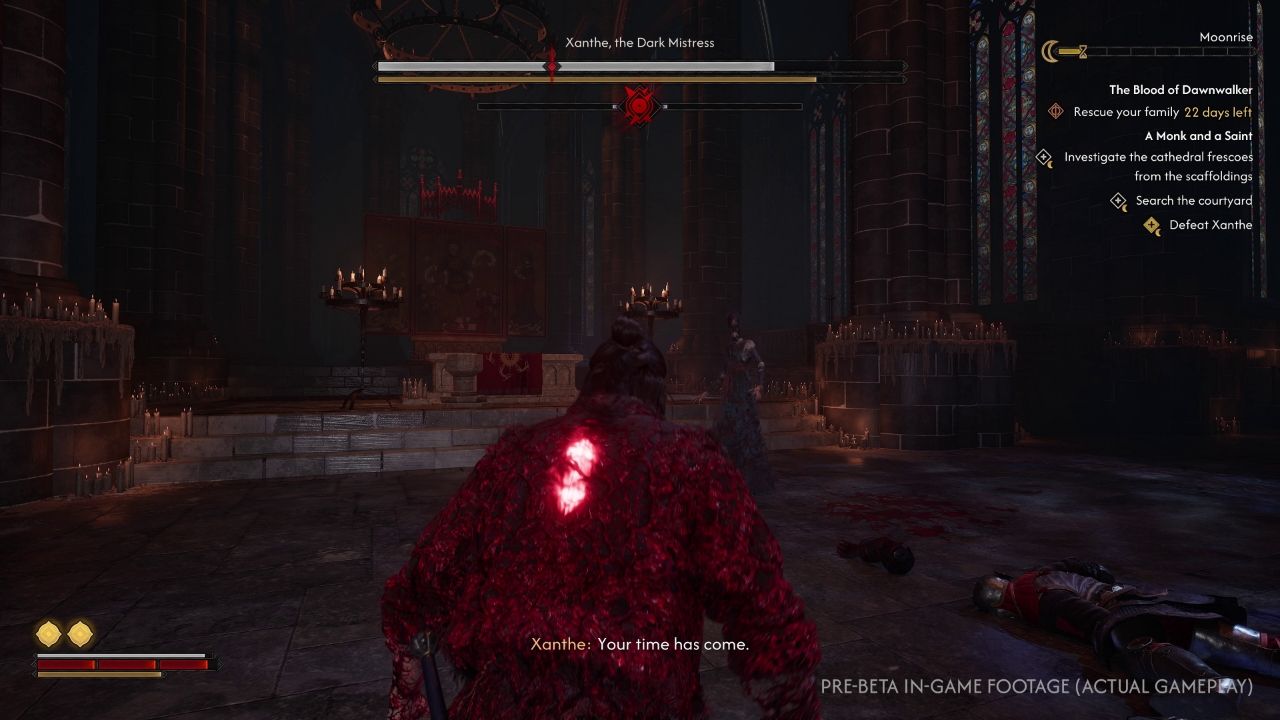Screen dimensions: 1280x720
Task: Click the 22 days left countdown text
Action: [x=1216, y=111]
